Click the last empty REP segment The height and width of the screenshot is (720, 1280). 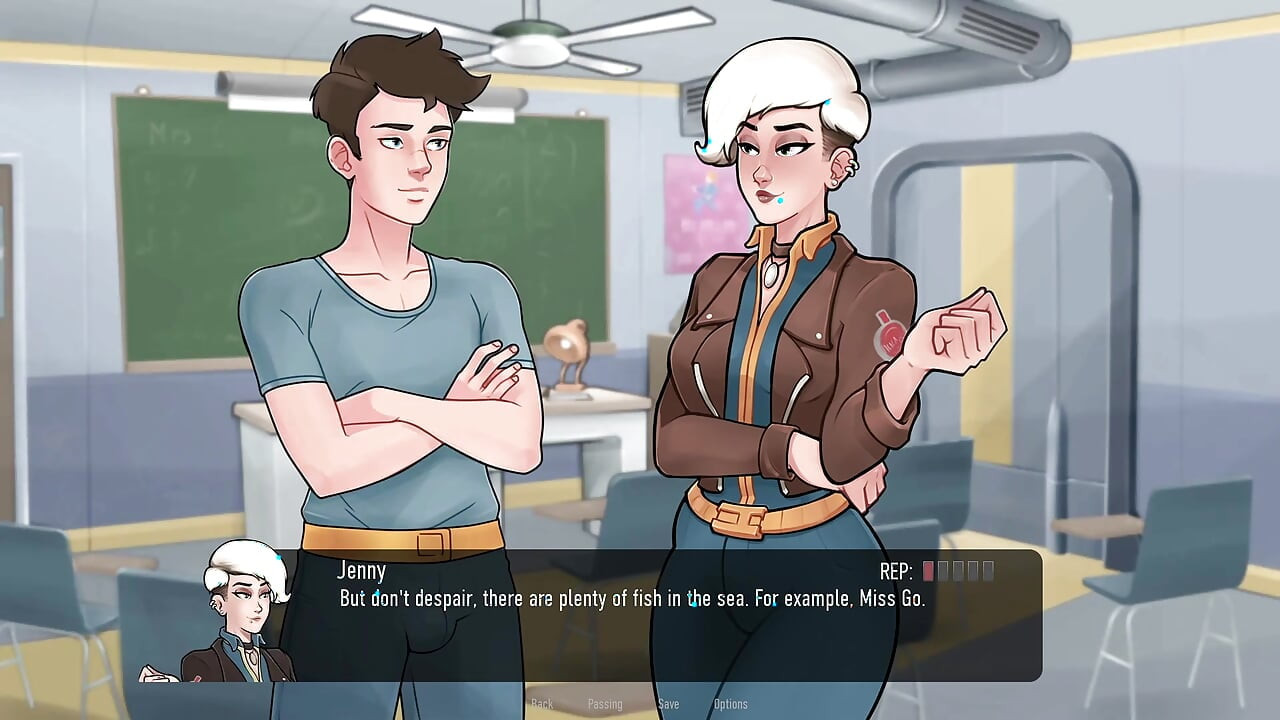pos(988,572)
